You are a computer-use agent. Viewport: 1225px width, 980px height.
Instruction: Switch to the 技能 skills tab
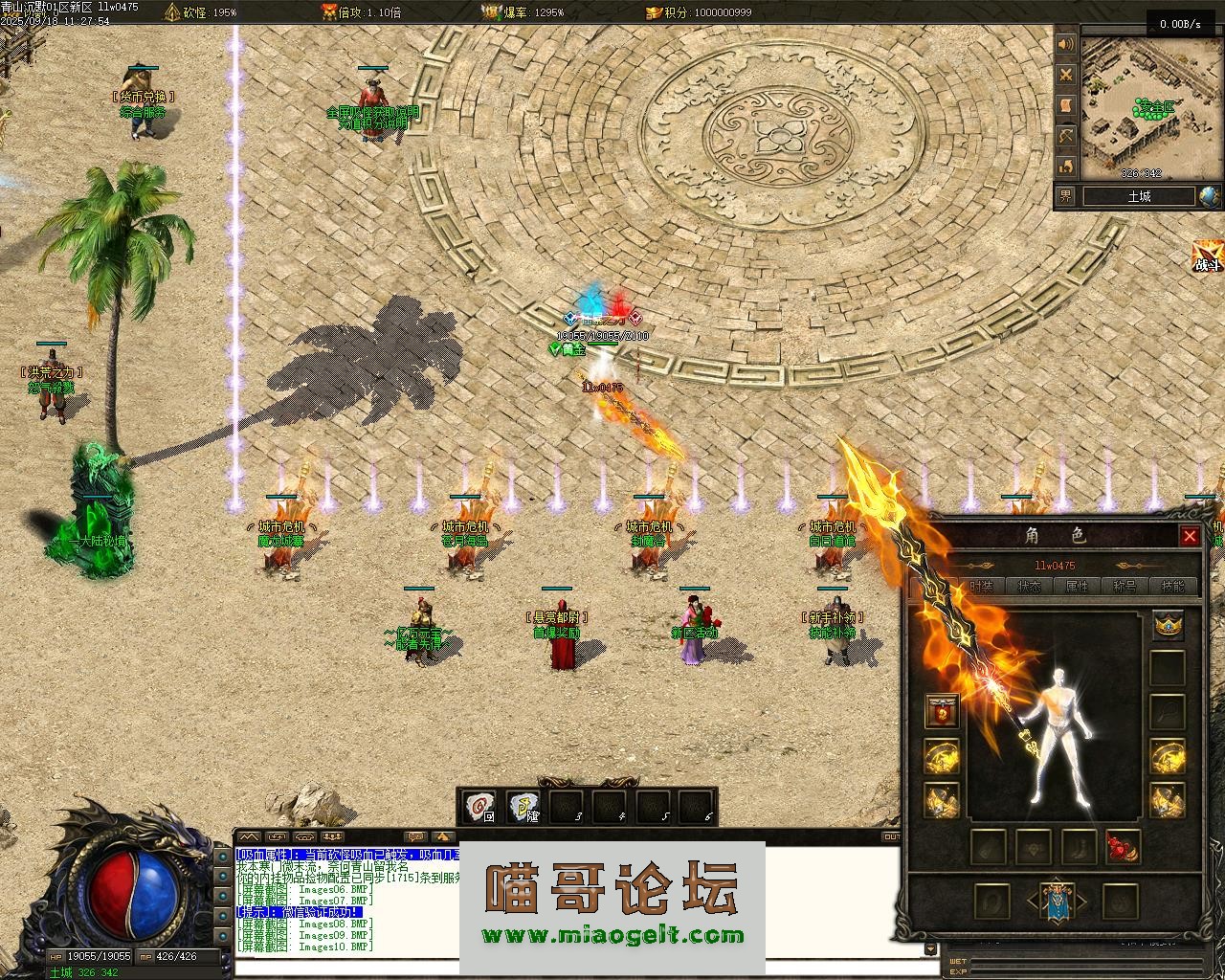coord(1172,586)
